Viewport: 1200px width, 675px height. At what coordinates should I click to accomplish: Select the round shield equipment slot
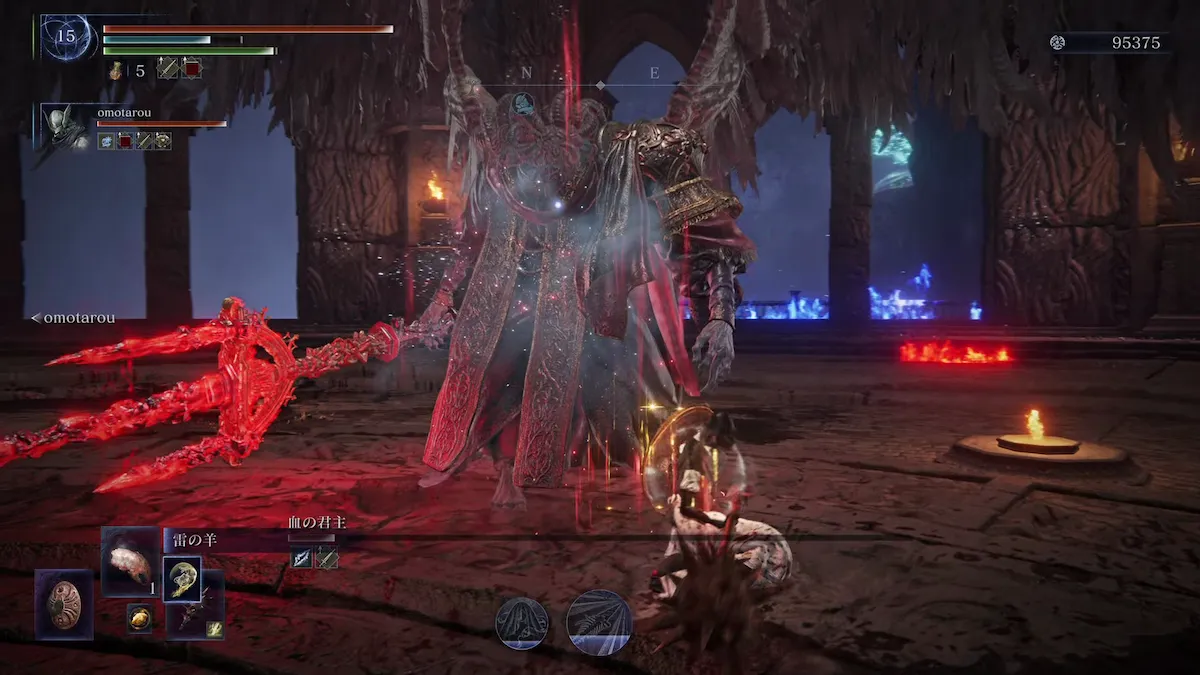coord(64,604)
